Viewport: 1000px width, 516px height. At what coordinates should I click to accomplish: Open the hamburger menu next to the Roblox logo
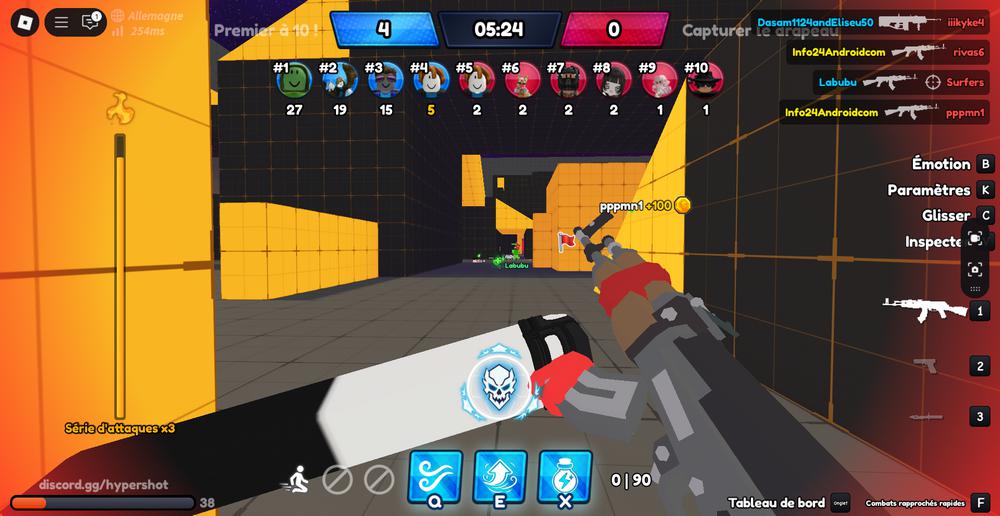pyautogui.click(x=62, y=21)
